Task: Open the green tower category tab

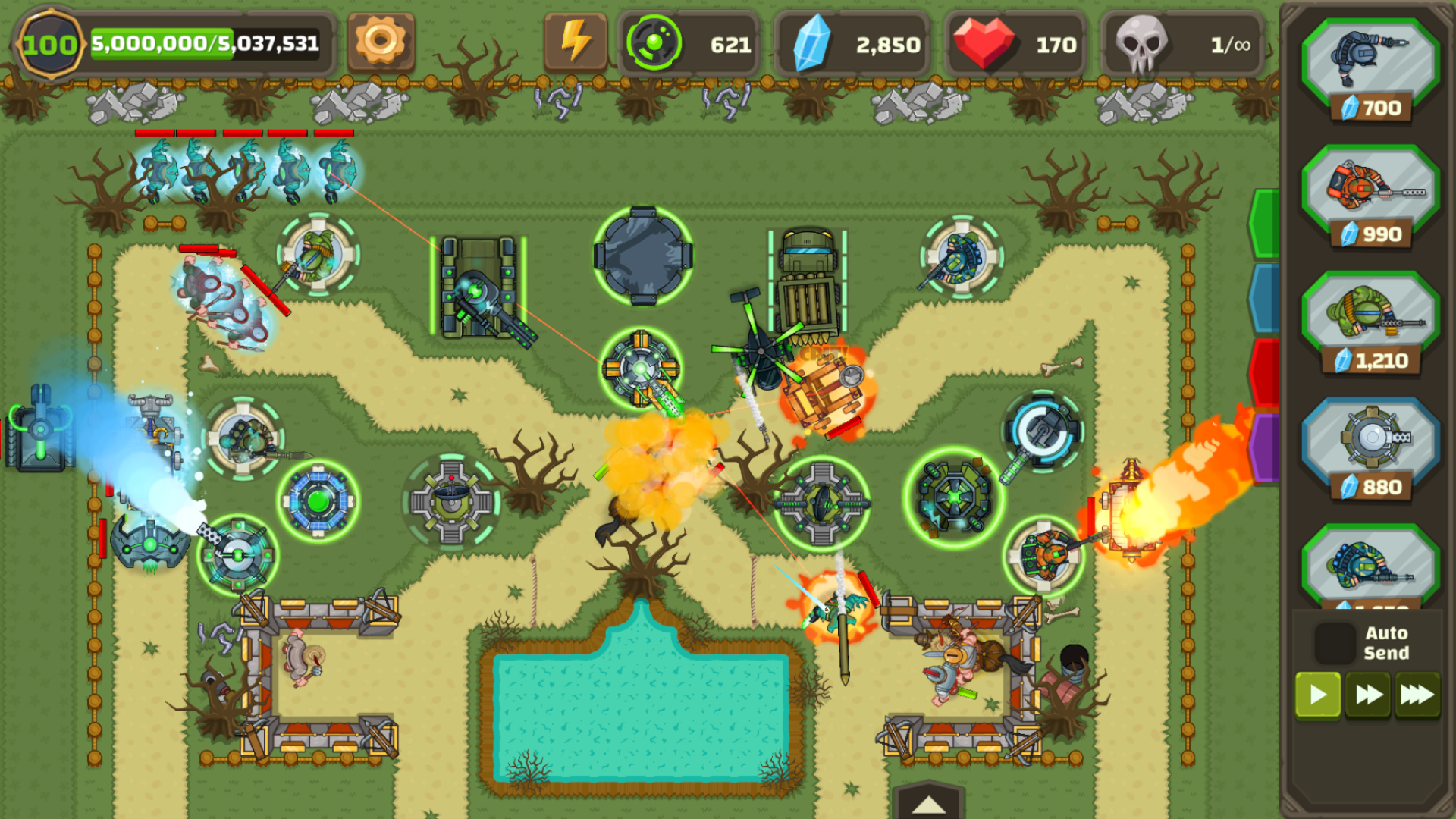Action: coord(1265,224)
